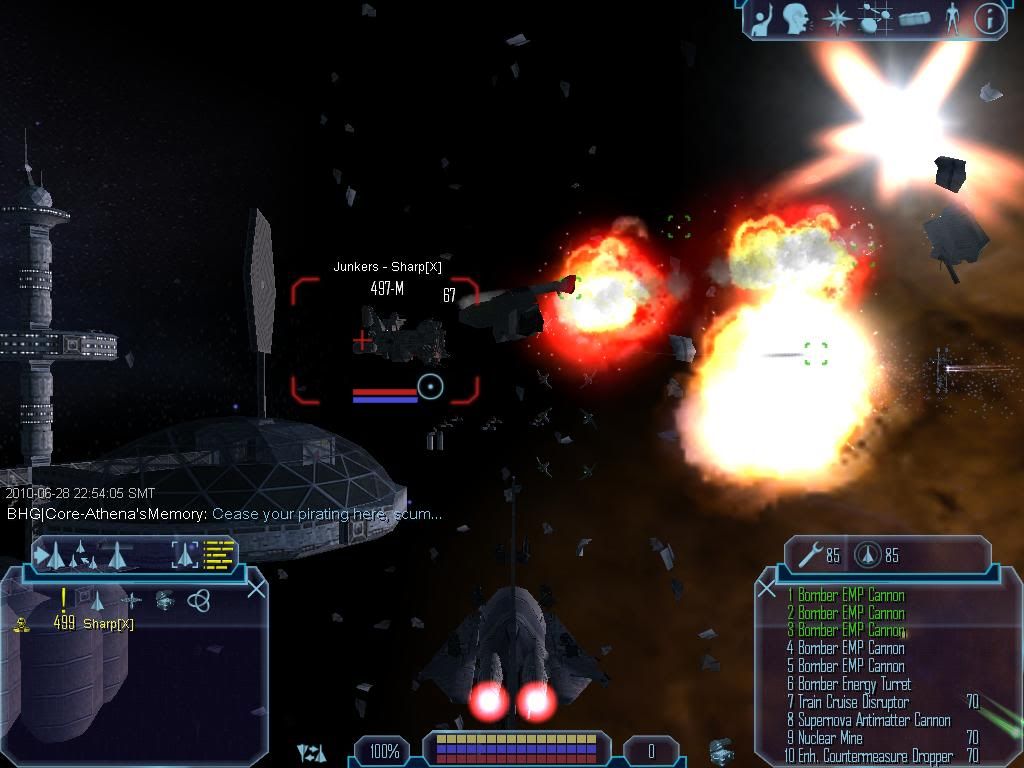Open chat via the talking head icon
Image resolution: width=1024 pixels, height=768 pixels.
coord(796,18)
